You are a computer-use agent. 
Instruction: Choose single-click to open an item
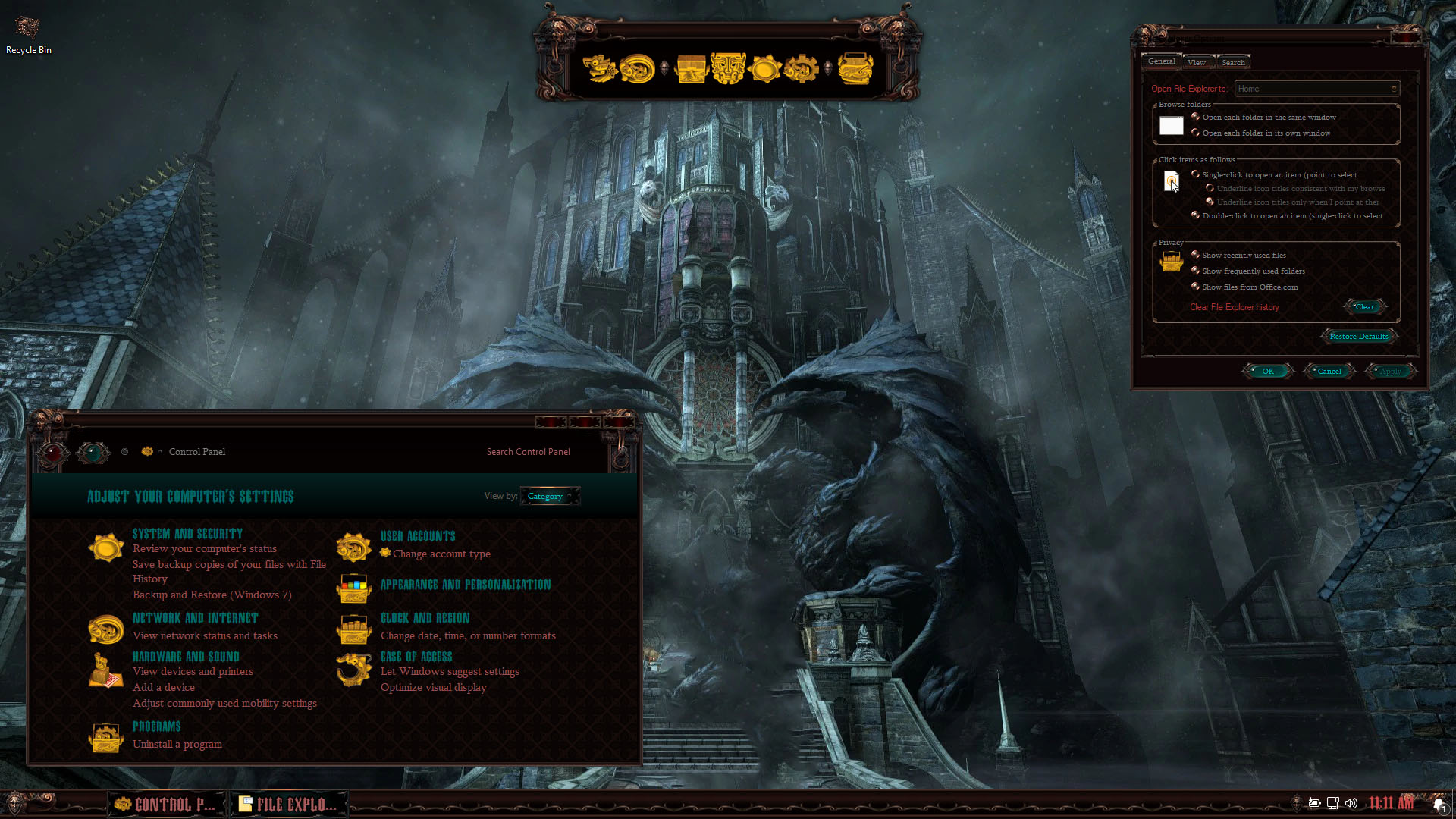1196,174
